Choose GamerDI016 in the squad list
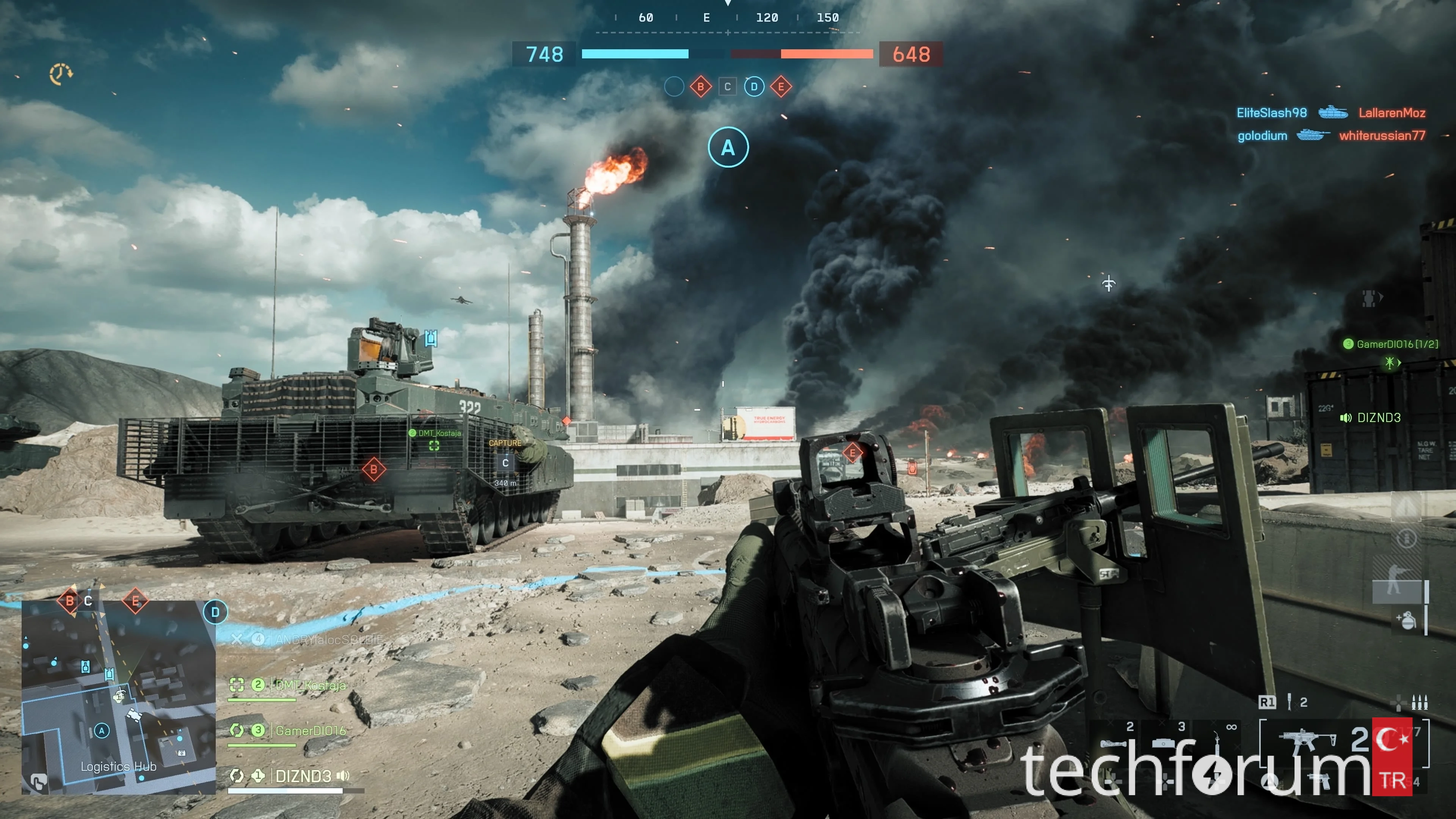The height and width of the screenshot is (819, 1456). (x=310, y=731)
